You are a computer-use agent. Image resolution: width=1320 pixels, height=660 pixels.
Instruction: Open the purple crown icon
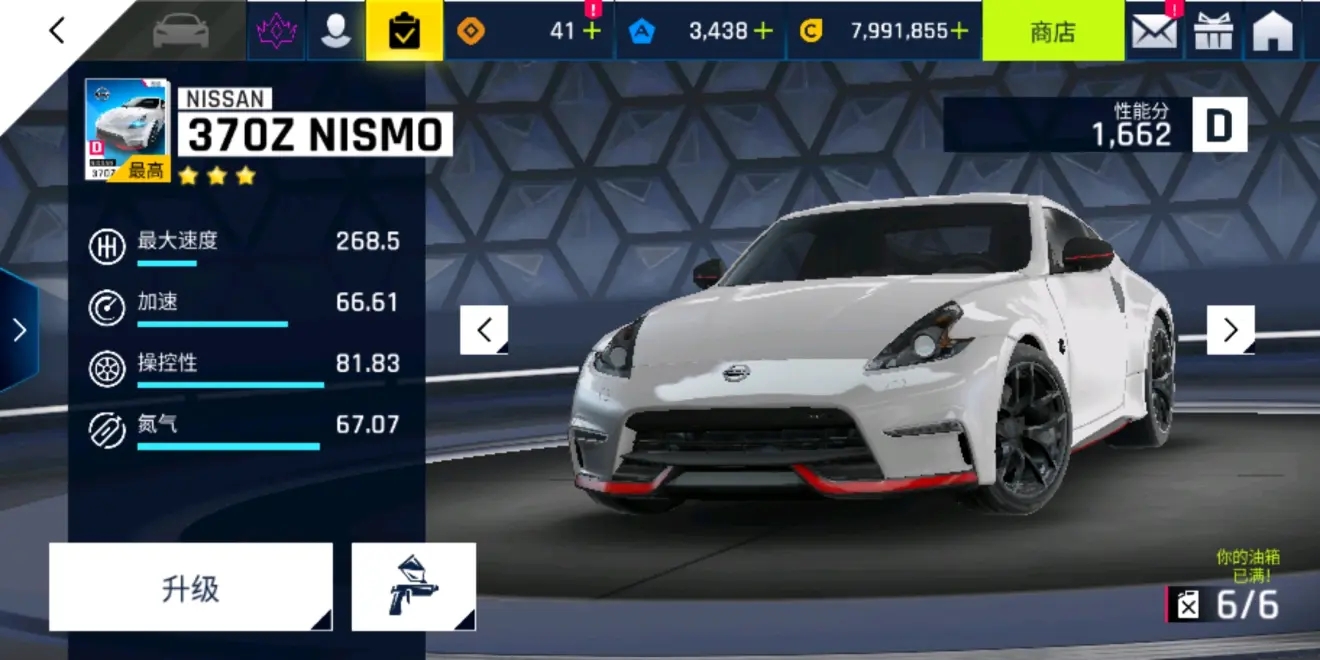277,31
